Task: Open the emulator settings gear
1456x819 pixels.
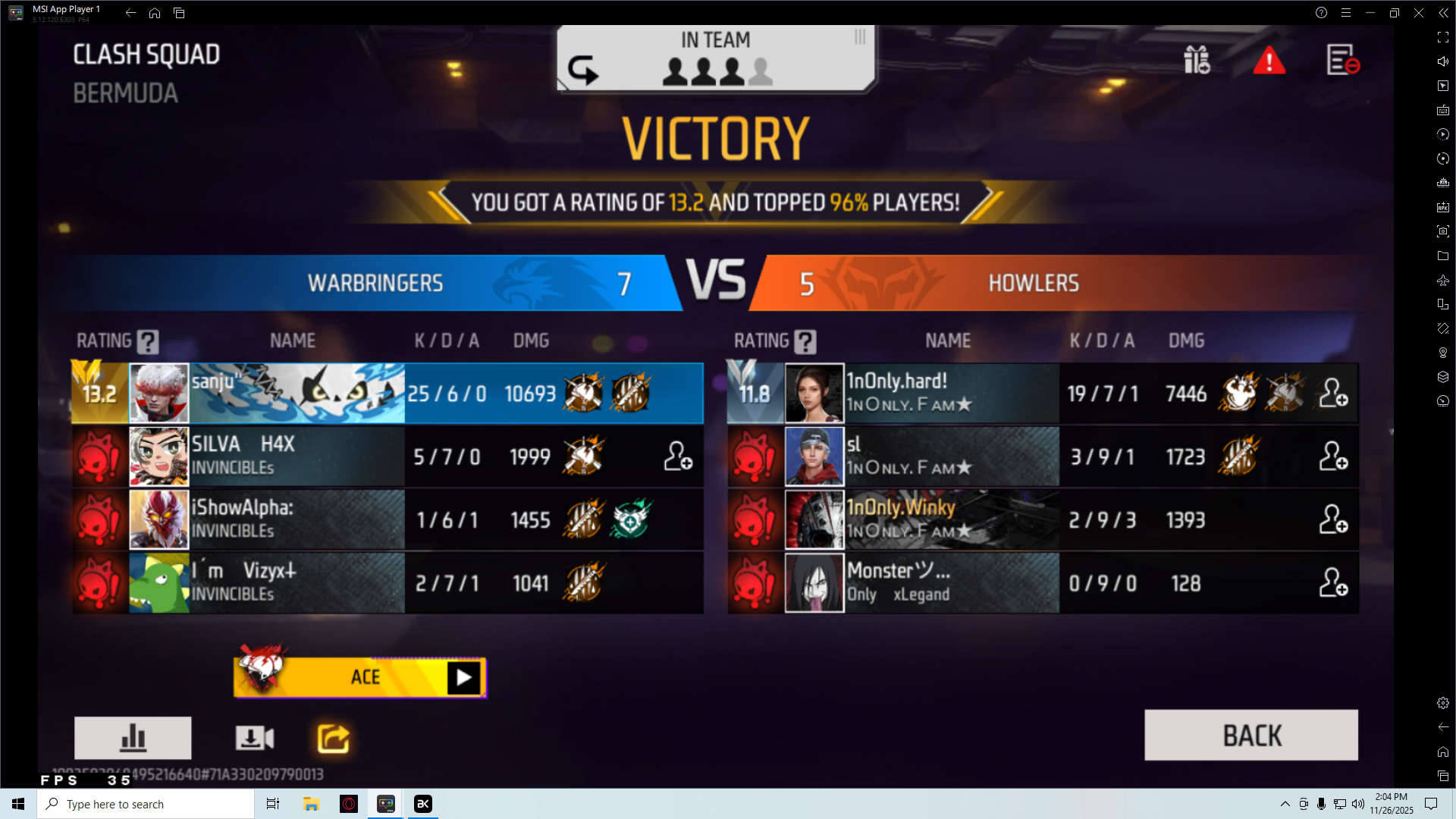Action: (x=1442, y=703)
